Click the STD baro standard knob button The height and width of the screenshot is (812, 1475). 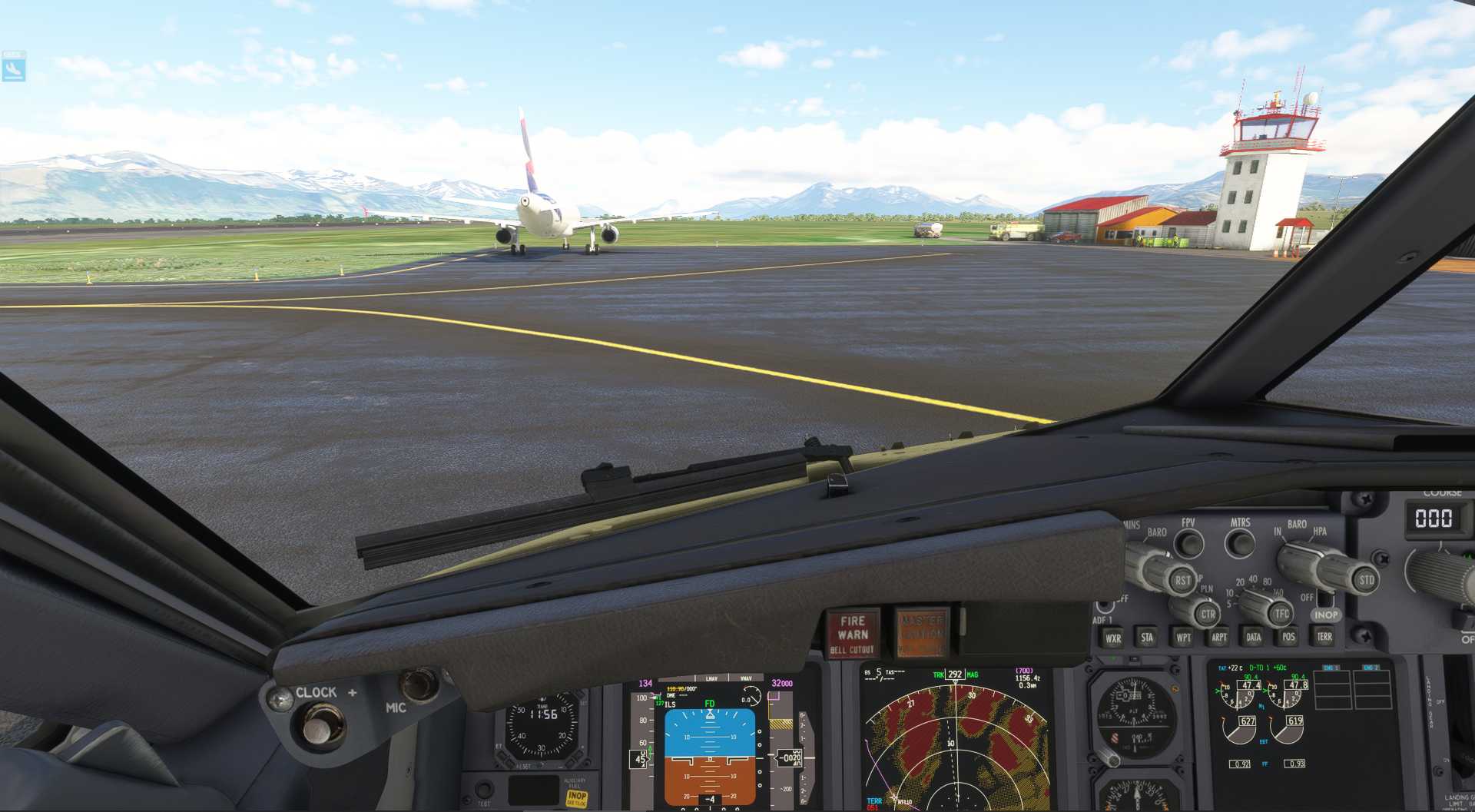click(1366, 580)
